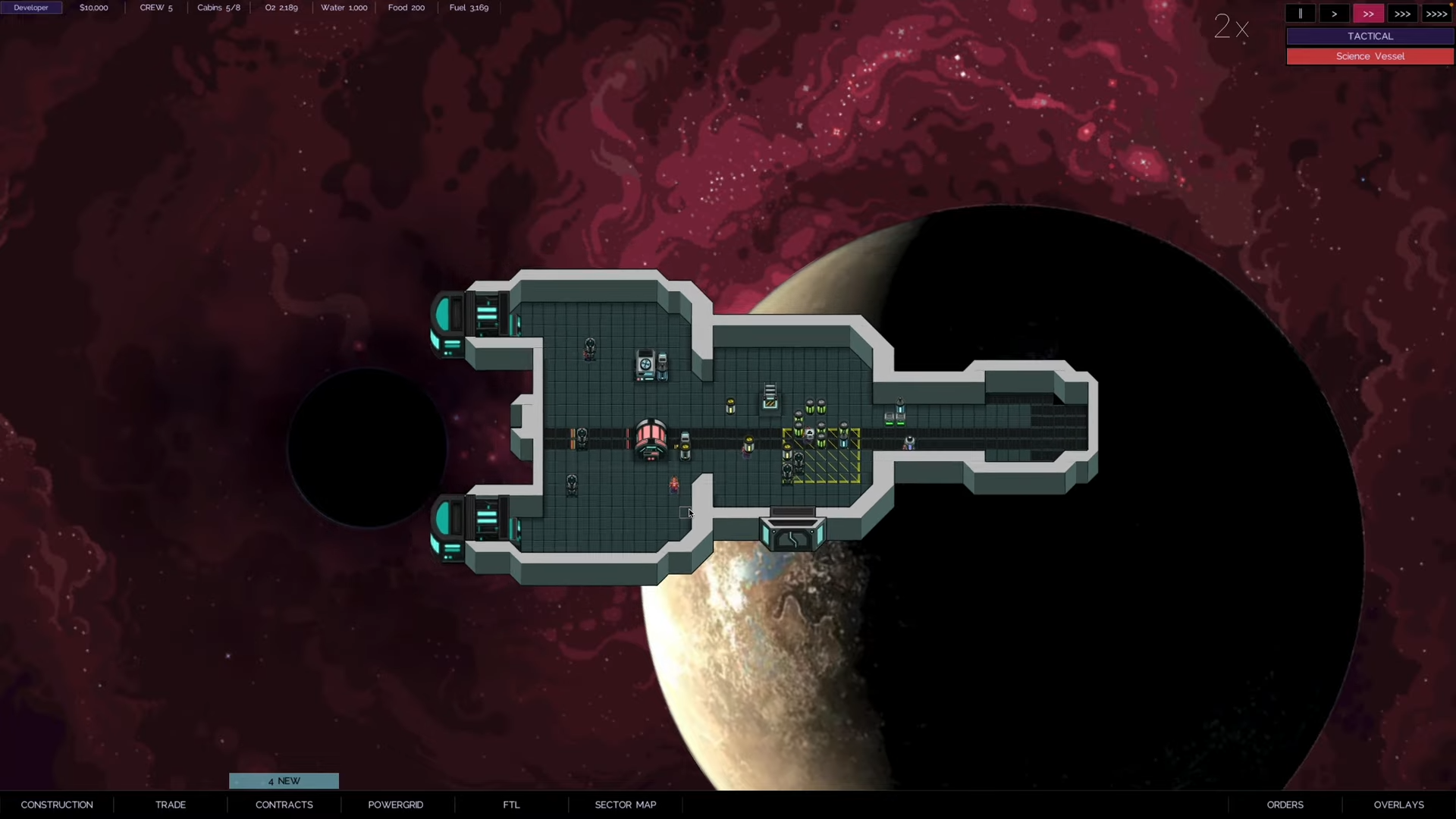Show the Contracts panel
This screenshot has height=819, width=1456.
(284, 805)
